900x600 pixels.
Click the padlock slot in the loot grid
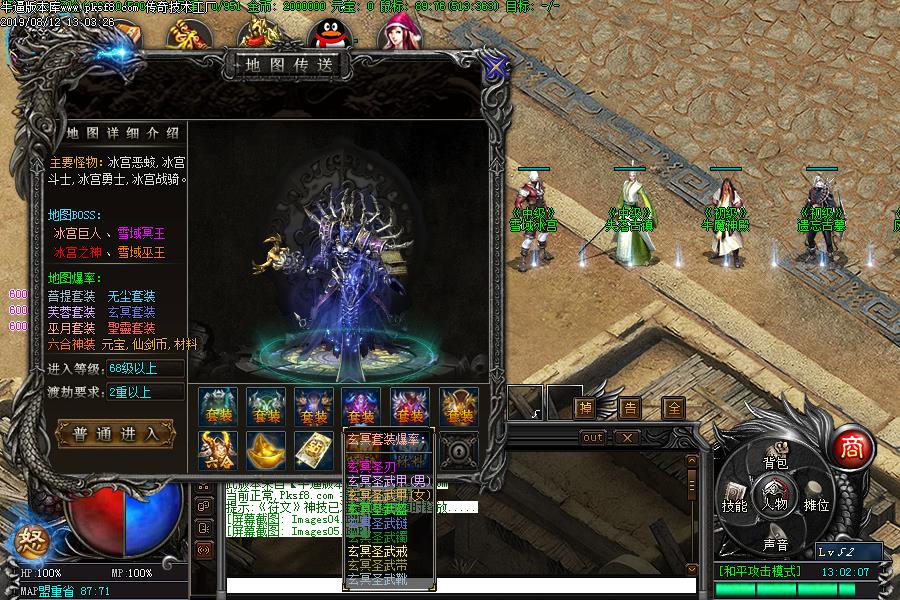459,450
